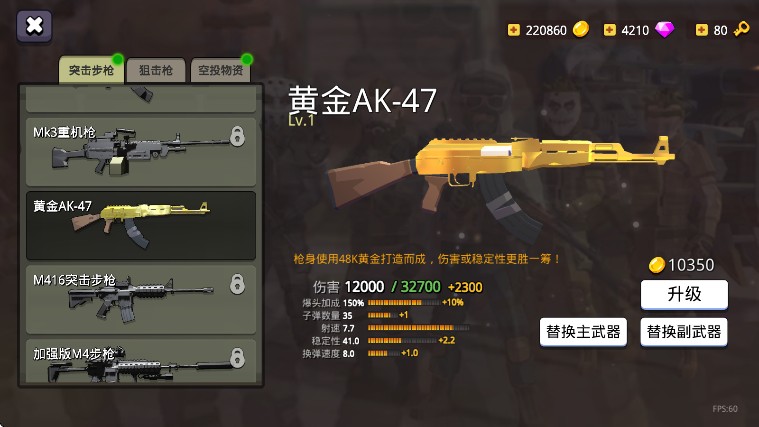Add more keys with plus button
The width and height of the screenshot is (759, 427).
click(x=702, y=30)
